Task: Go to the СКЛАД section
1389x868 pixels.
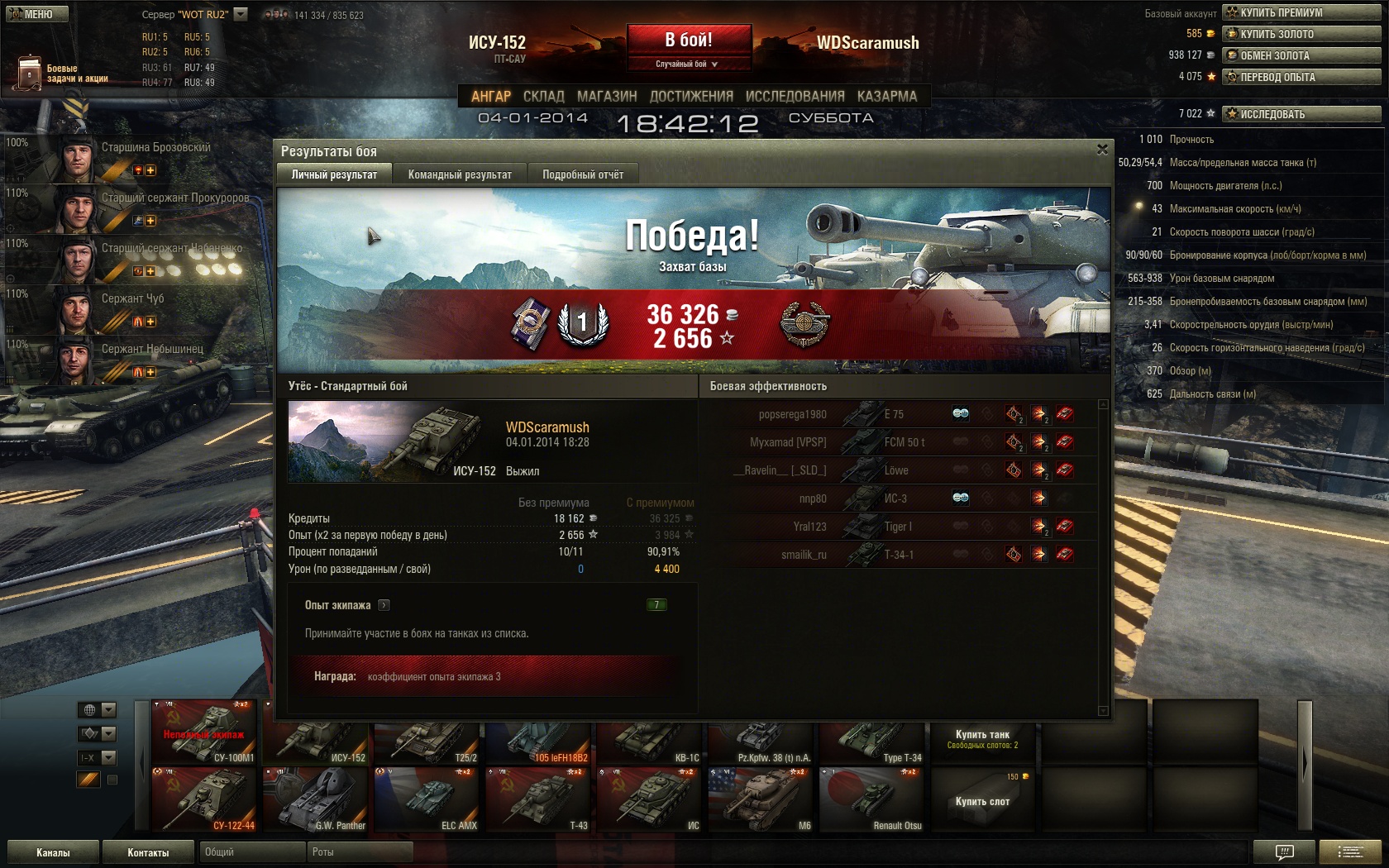Action: tap(543, 97)
